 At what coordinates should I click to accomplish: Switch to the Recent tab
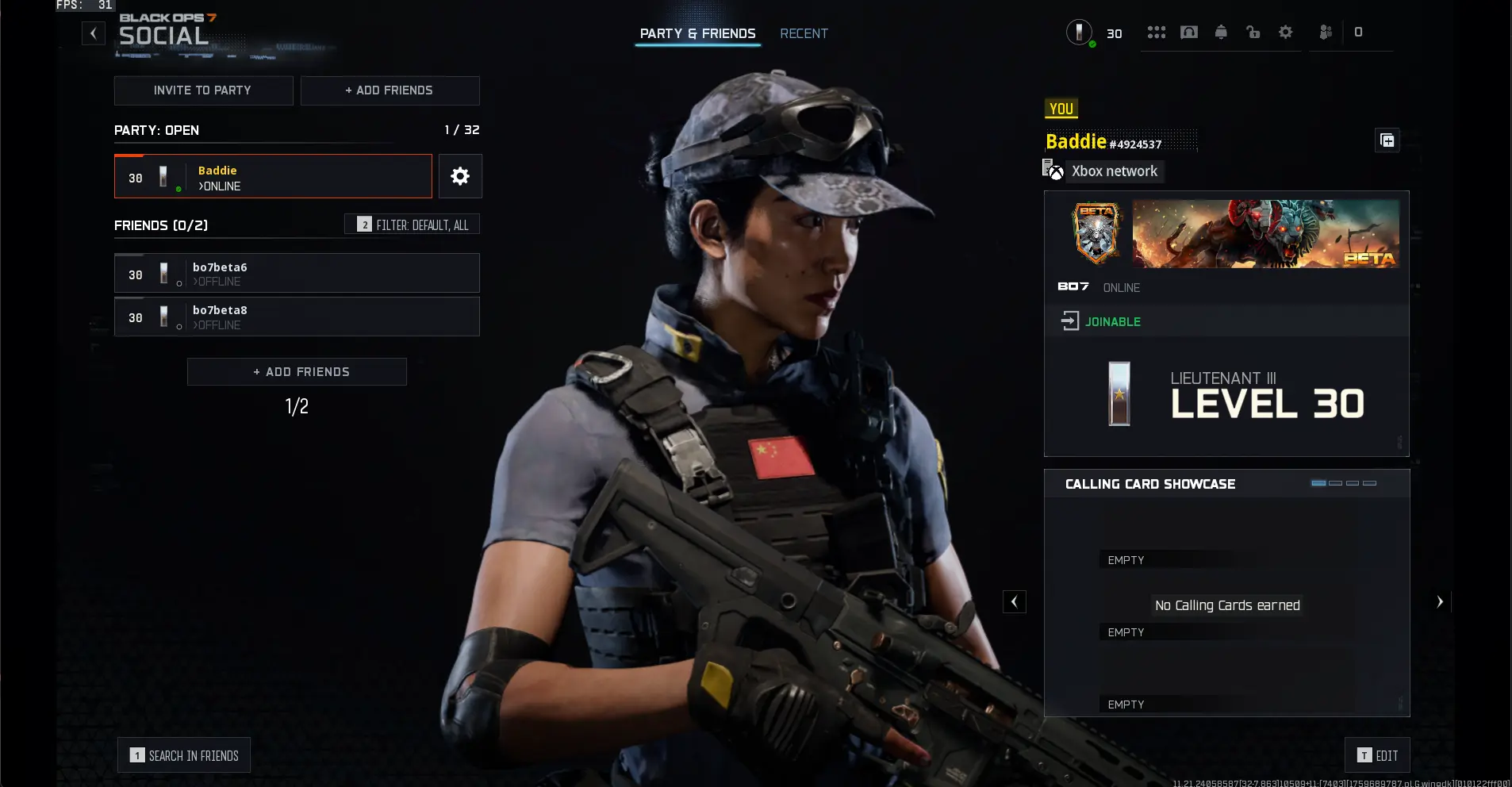[x=804, y=33]
